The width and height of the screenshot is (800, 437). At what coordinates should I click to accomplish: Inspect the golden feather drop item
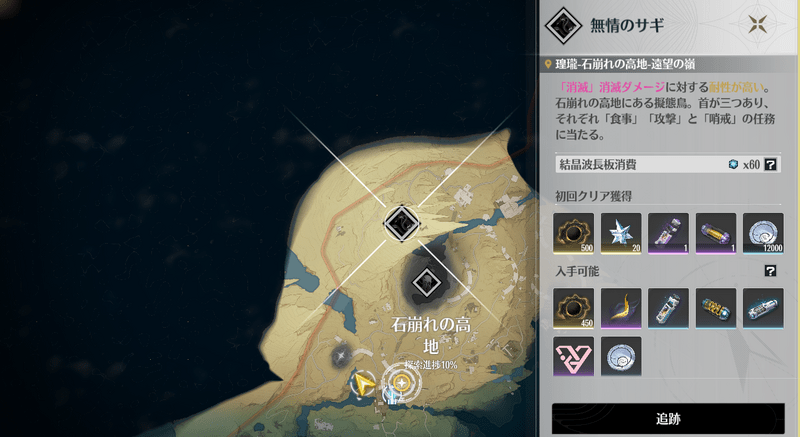[x=620, y=308]
